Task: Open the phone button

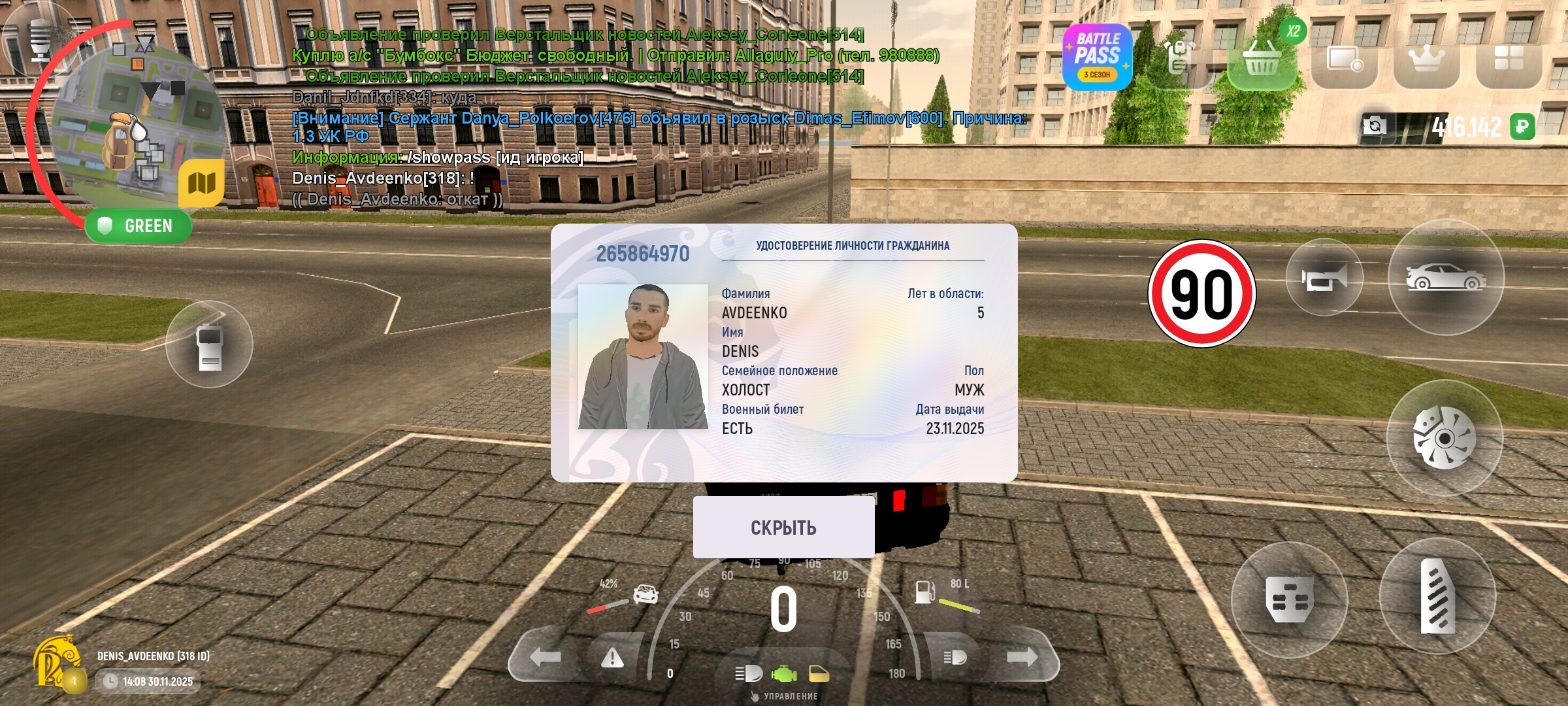Action: click(x=209, y=345)
